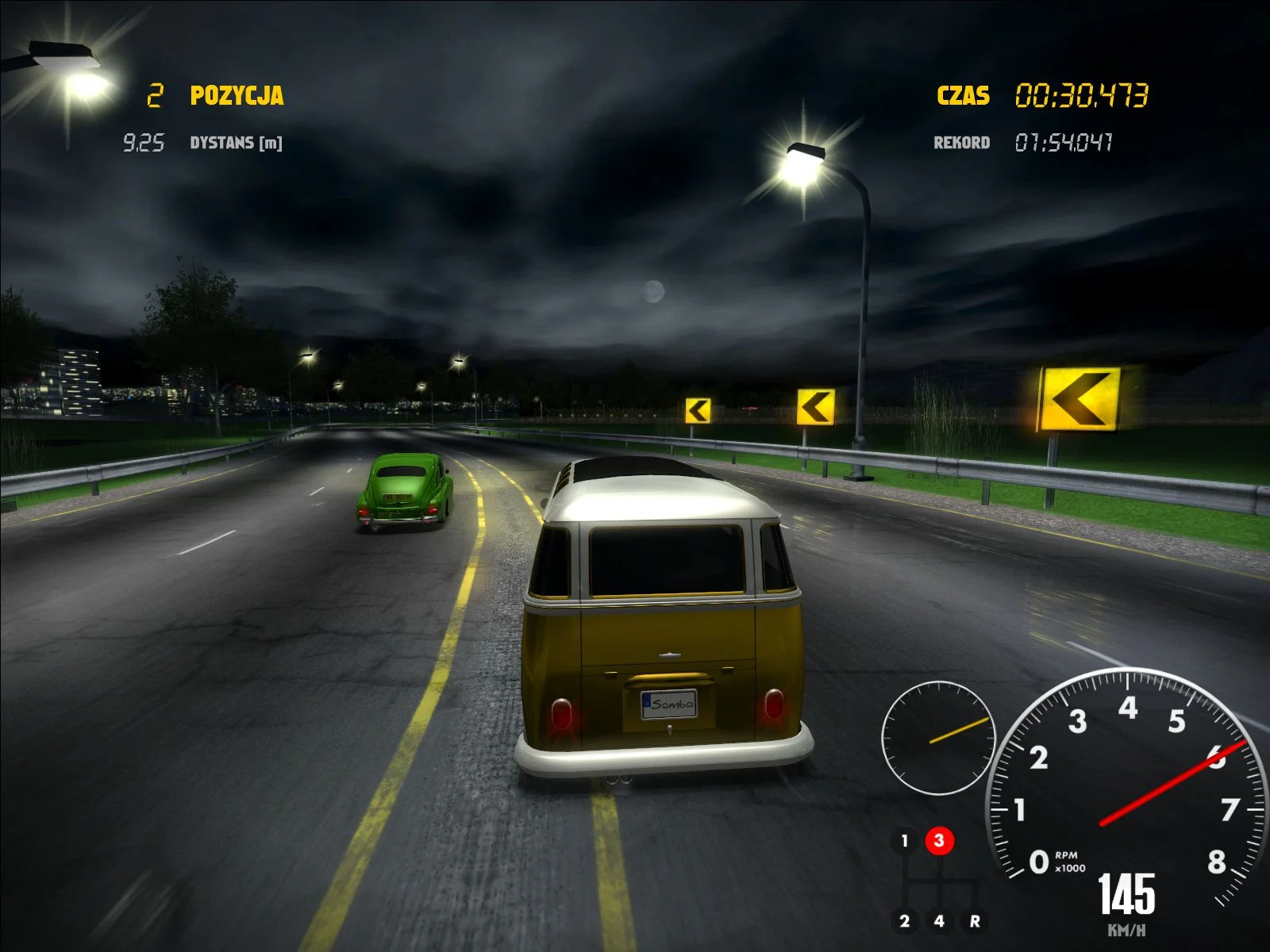Click the Samba license plate on the van

click(669, 704)
